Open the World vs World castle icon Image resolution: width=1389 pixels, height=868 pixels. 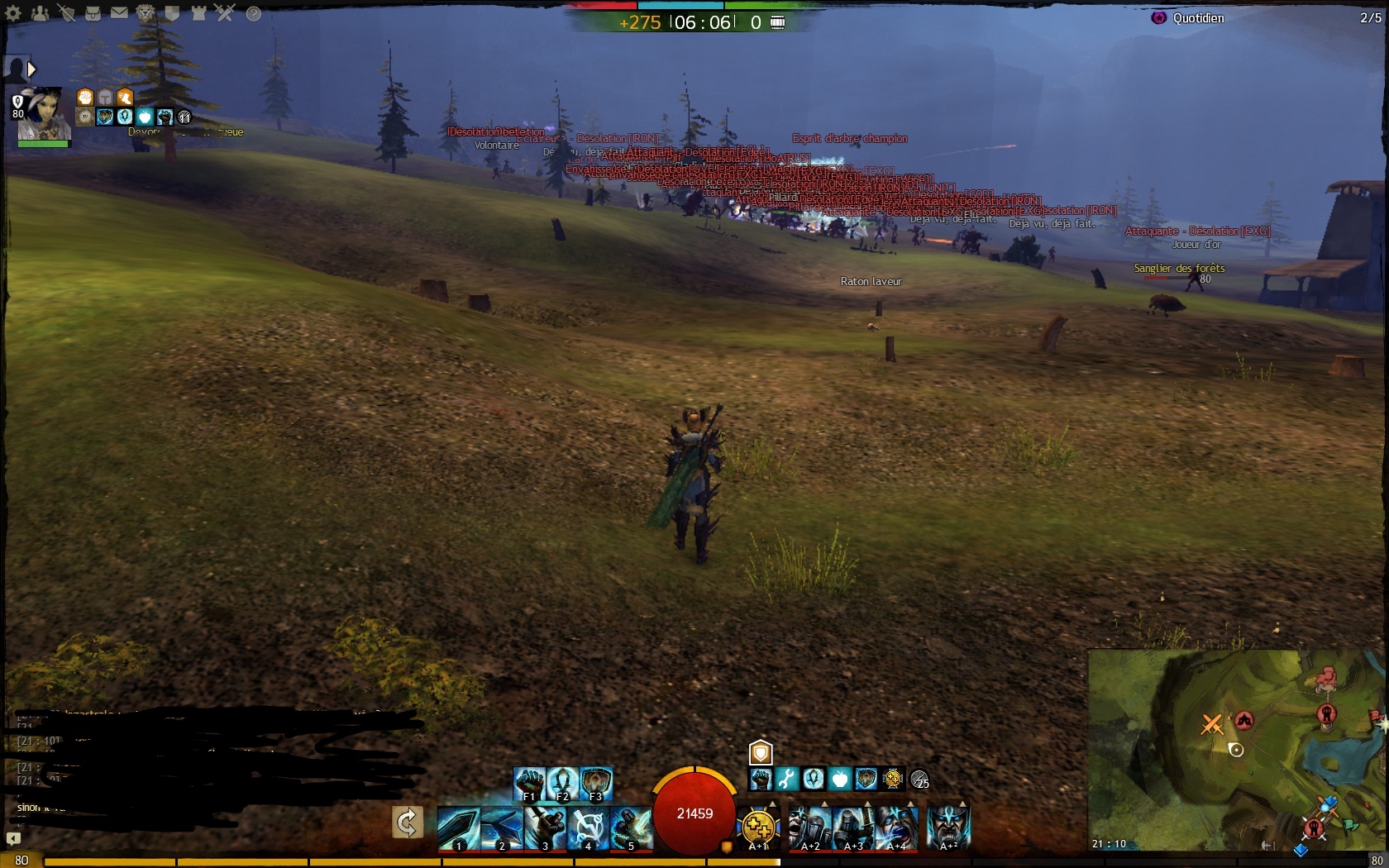pos(198,13)
